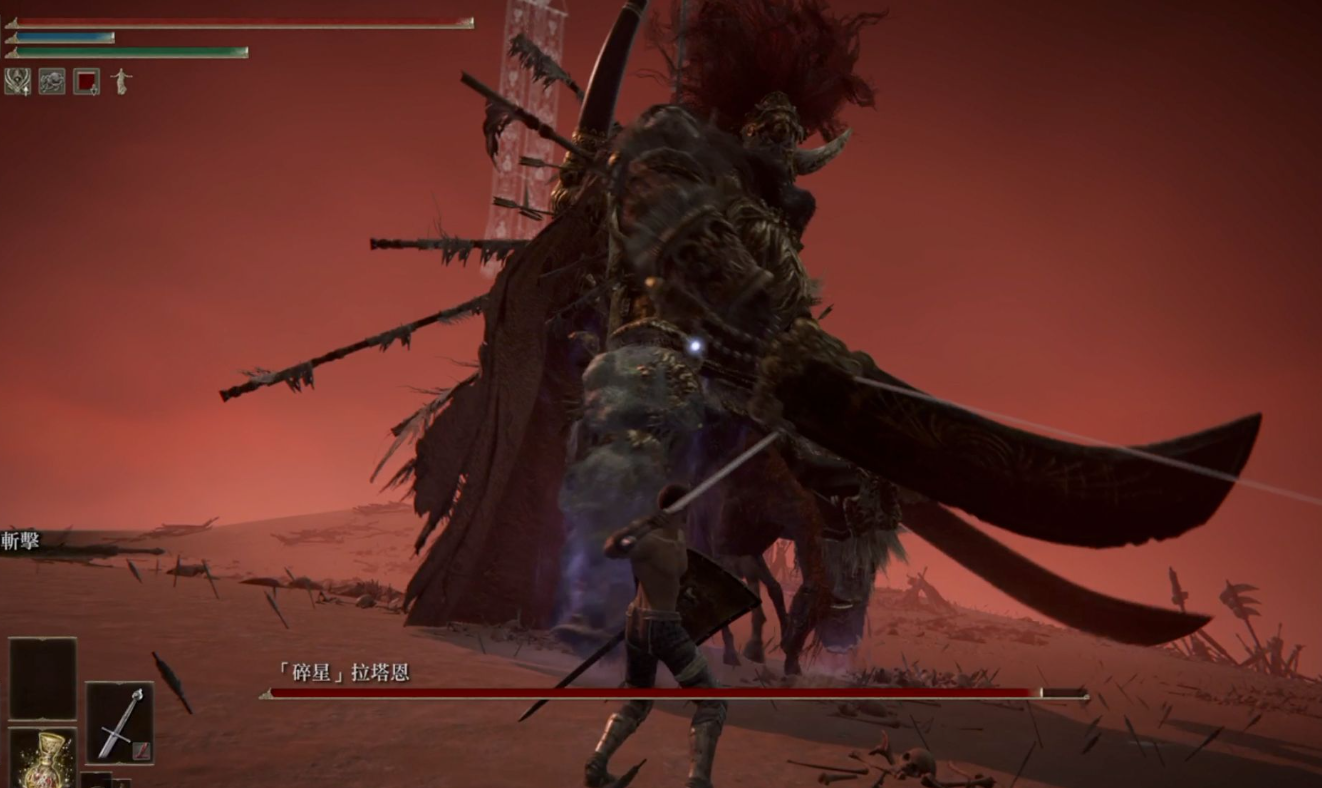Viewport: 1322px width, 788px height.
Task: Inspect the grey creature status effect icon
Action: point(52,81)
